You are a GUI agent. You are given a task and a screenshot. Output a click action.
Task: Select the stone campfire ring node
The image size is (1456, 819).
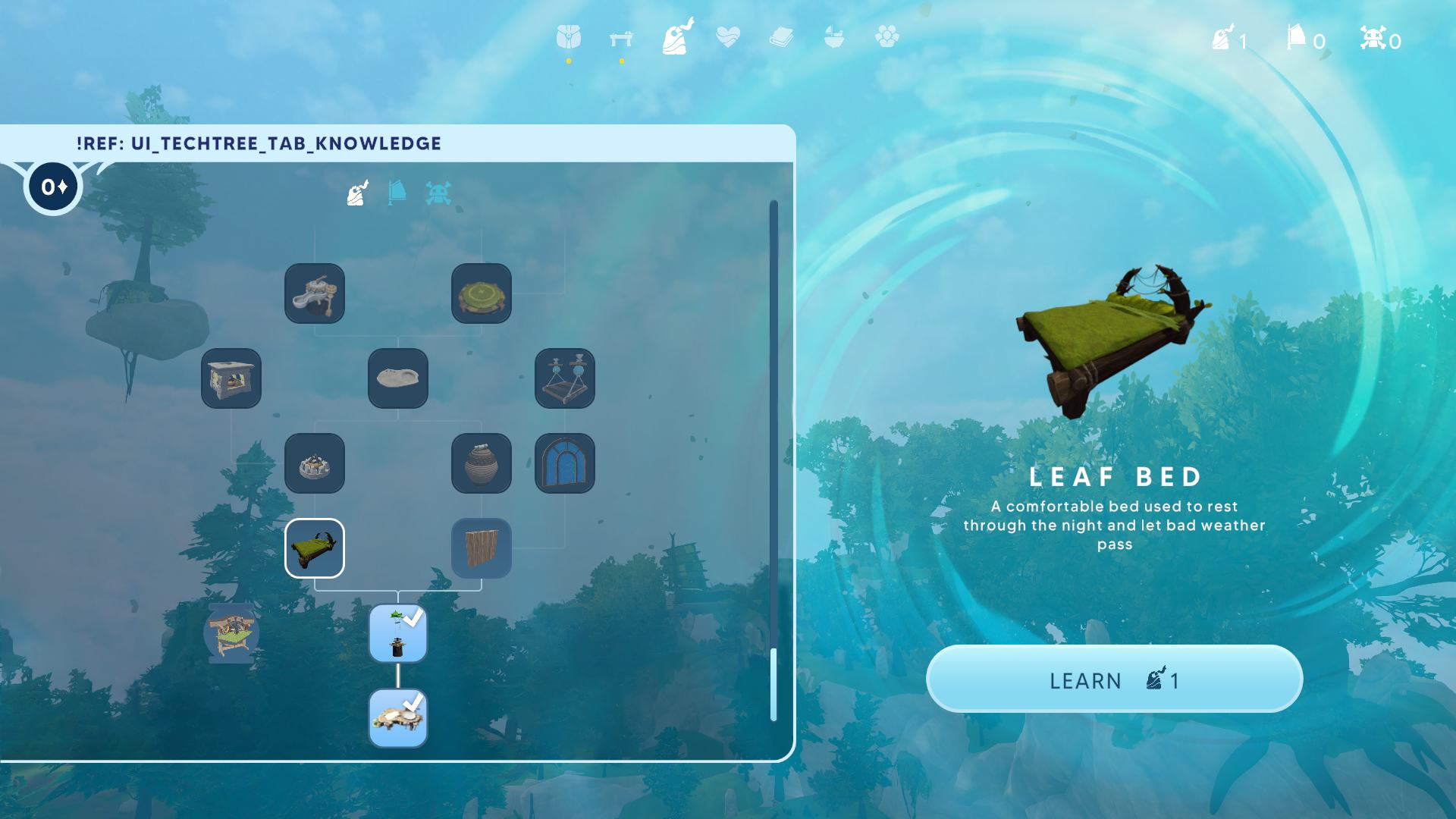315,463
